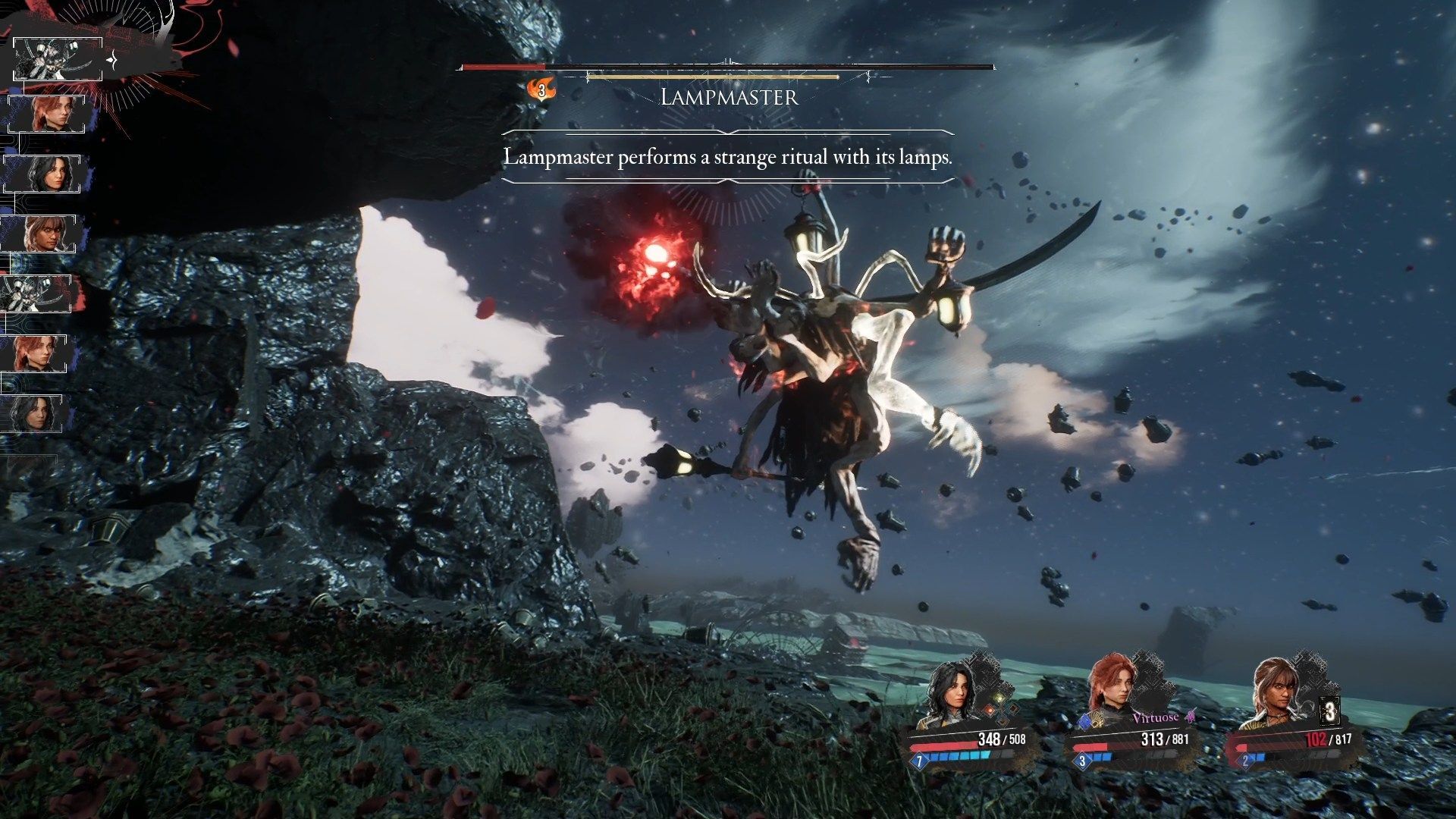Click Sciel's card counter icon
Screen dimensions: 1456x819
point(1329,713)
